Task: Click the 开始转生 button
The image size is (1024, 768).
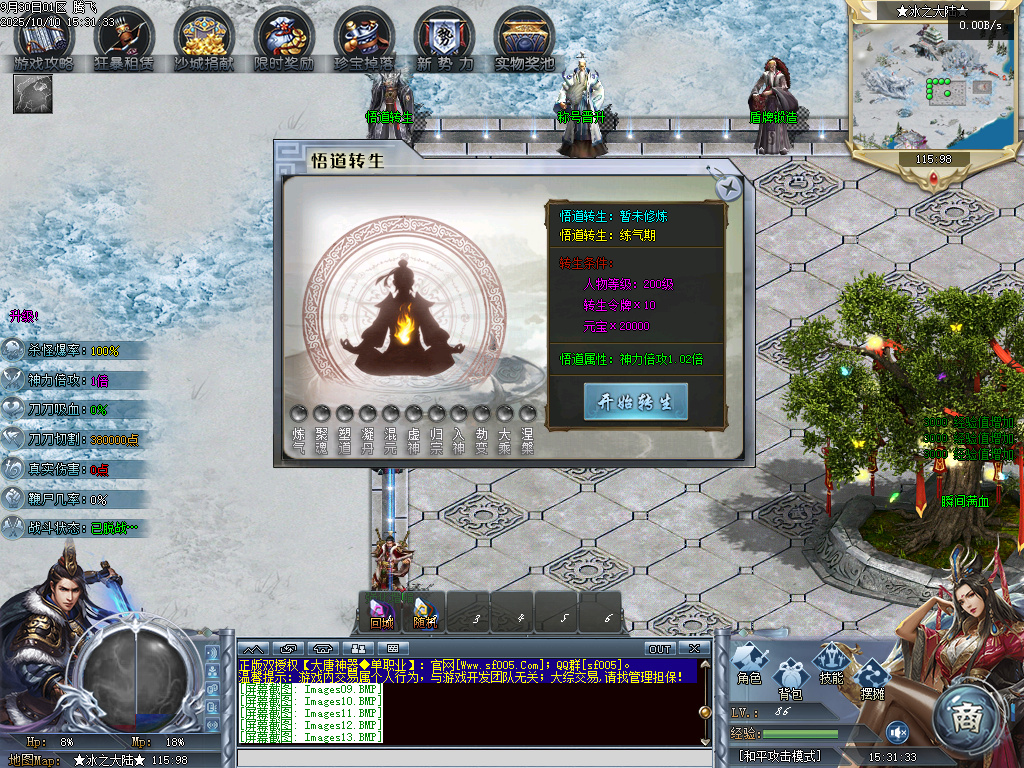Action: pos(635,402)
